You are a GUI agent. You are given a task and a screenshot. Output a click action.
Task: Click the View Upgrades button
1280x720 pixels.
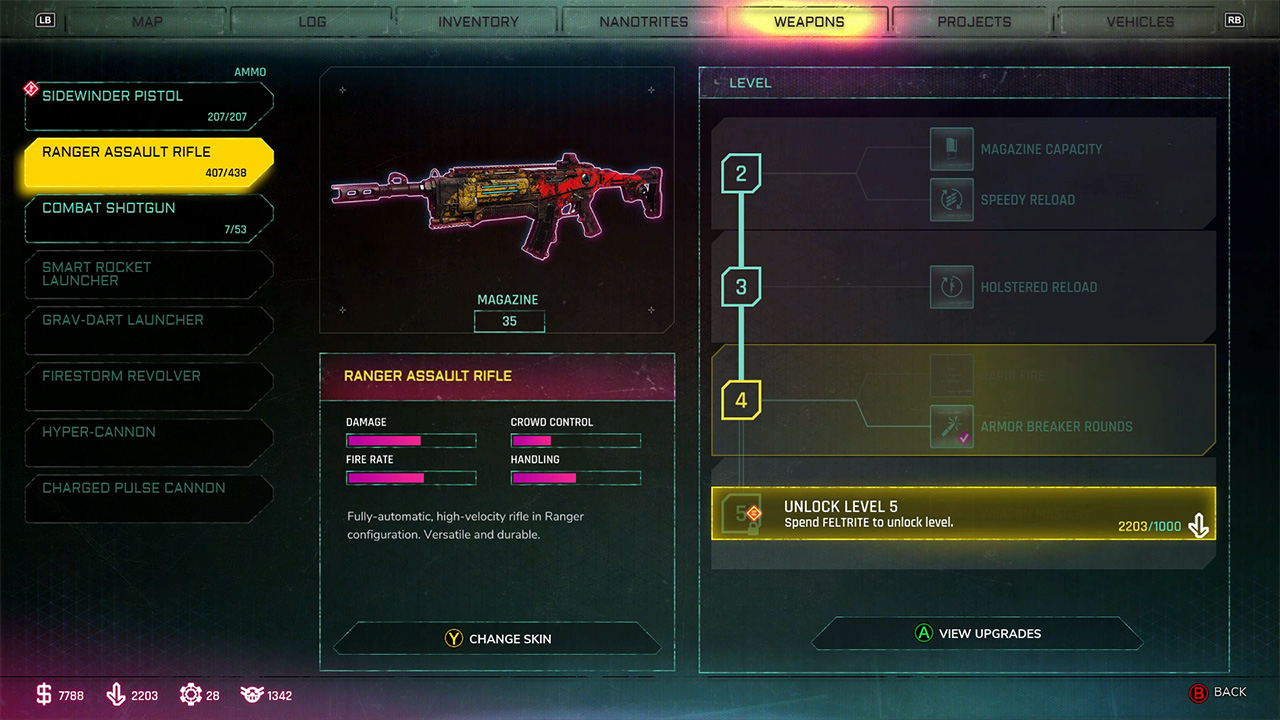click(977, 633)
